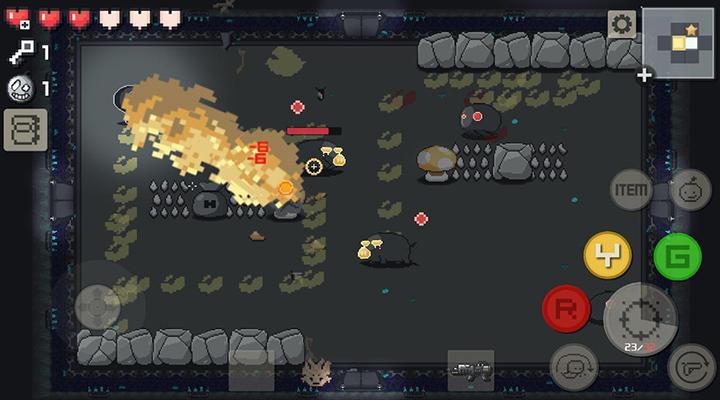Switch weapon with the gun swap button
The width and height of the screenshot is (720, 400).
click(690, 366)
